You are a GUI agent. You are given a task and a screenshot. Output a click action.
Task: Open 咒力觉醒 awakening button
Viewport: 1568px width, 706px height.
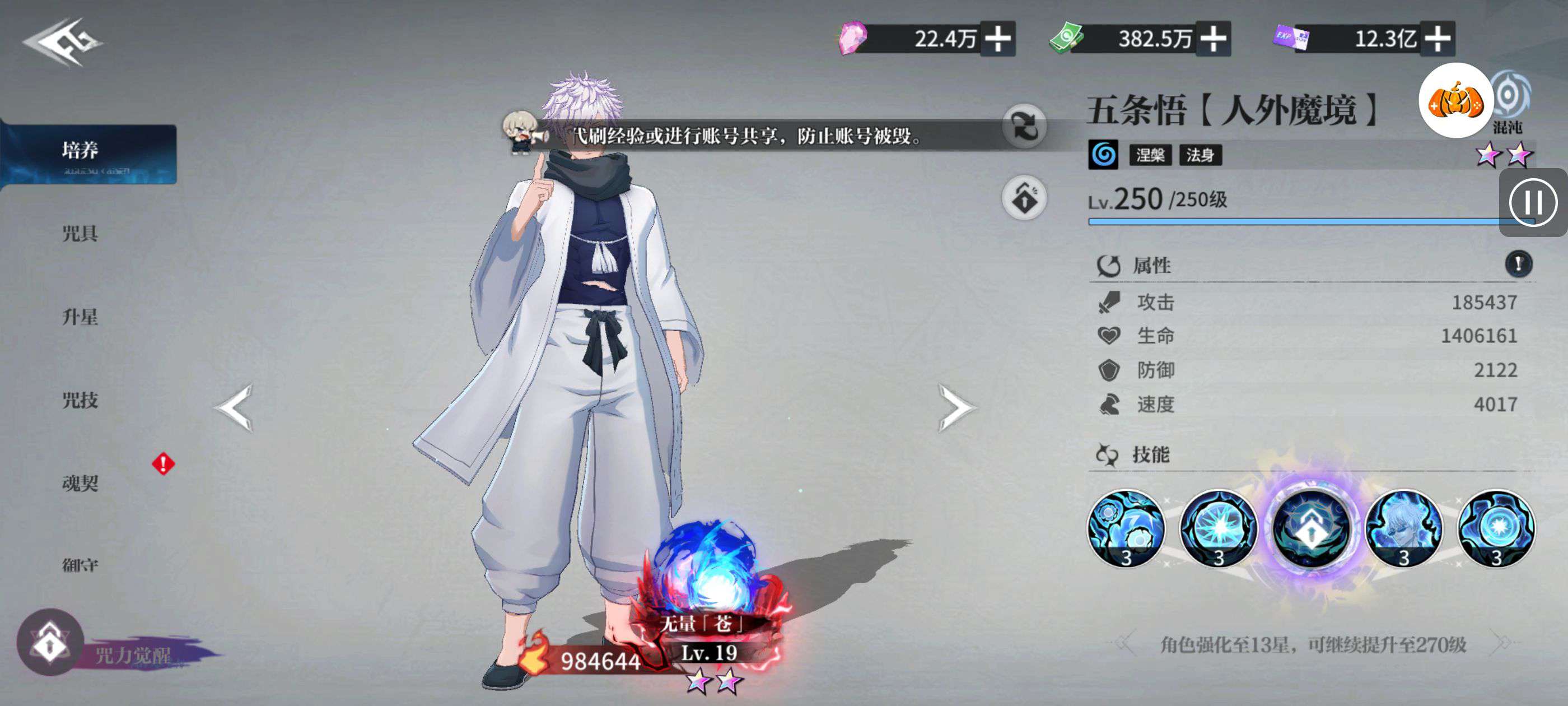(x=51, y=643)
